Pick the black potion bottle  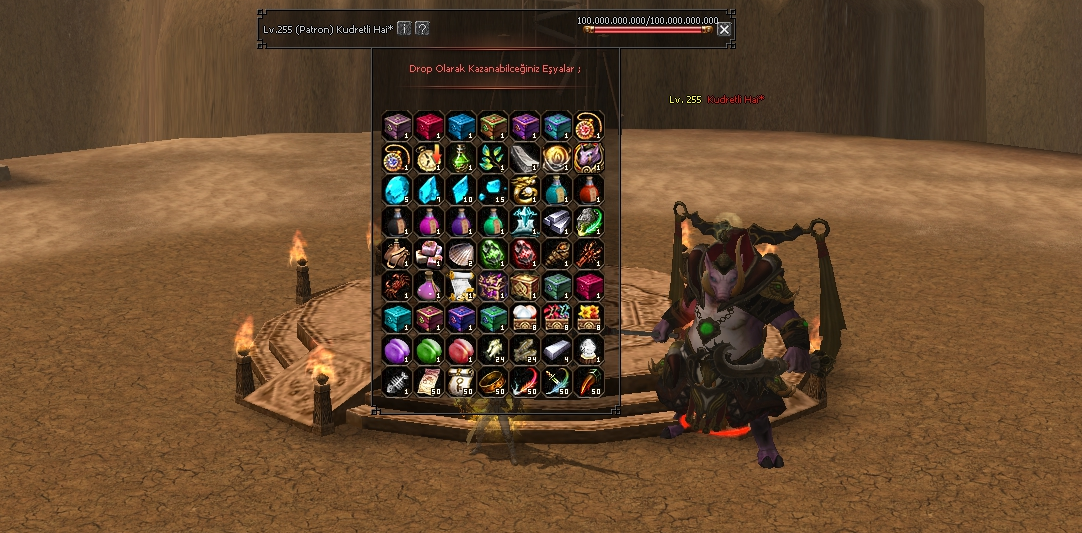[x=397, y=221]
